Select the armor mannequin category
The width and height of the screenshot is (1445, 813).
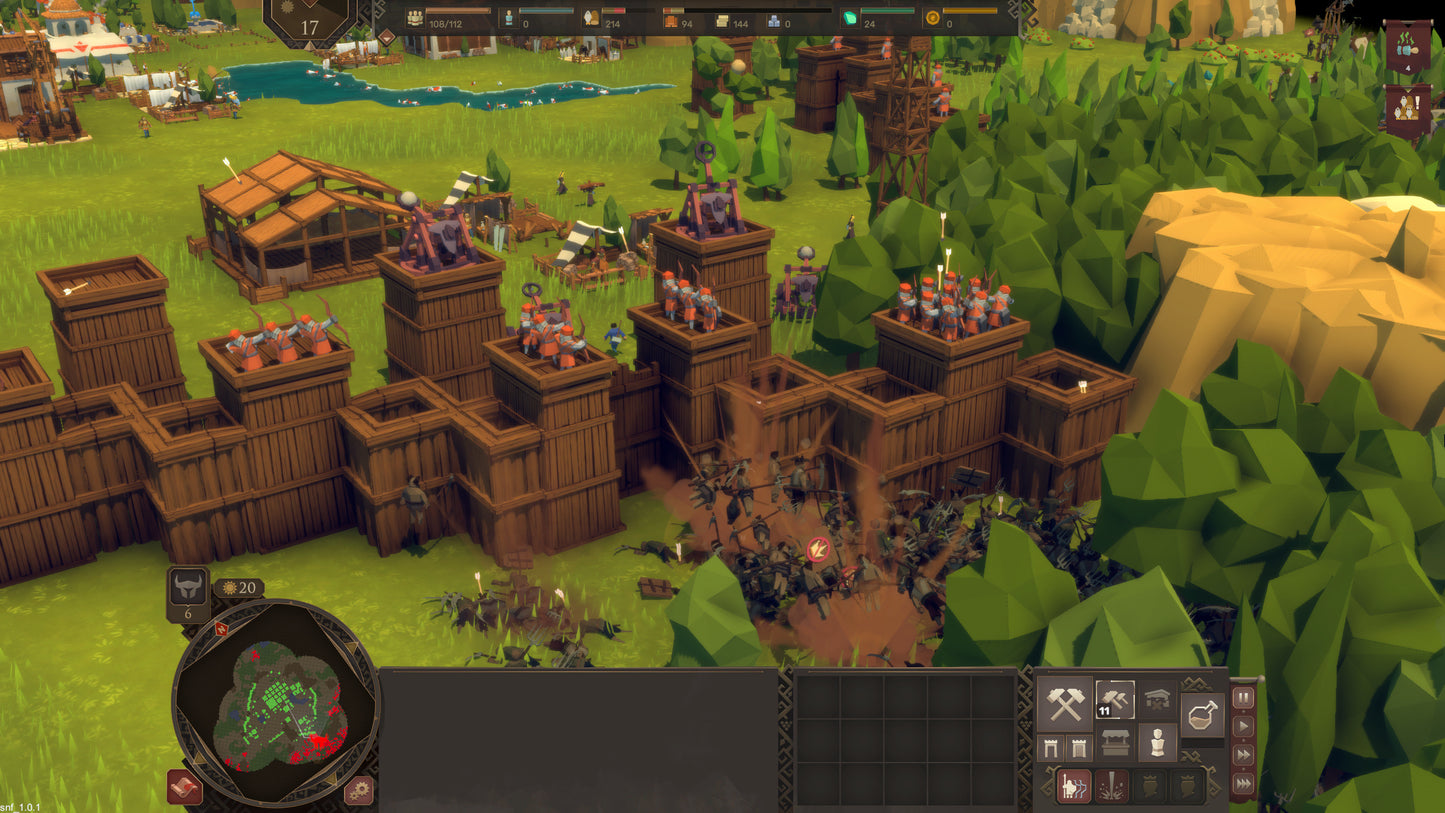(x=1158, y=743)
